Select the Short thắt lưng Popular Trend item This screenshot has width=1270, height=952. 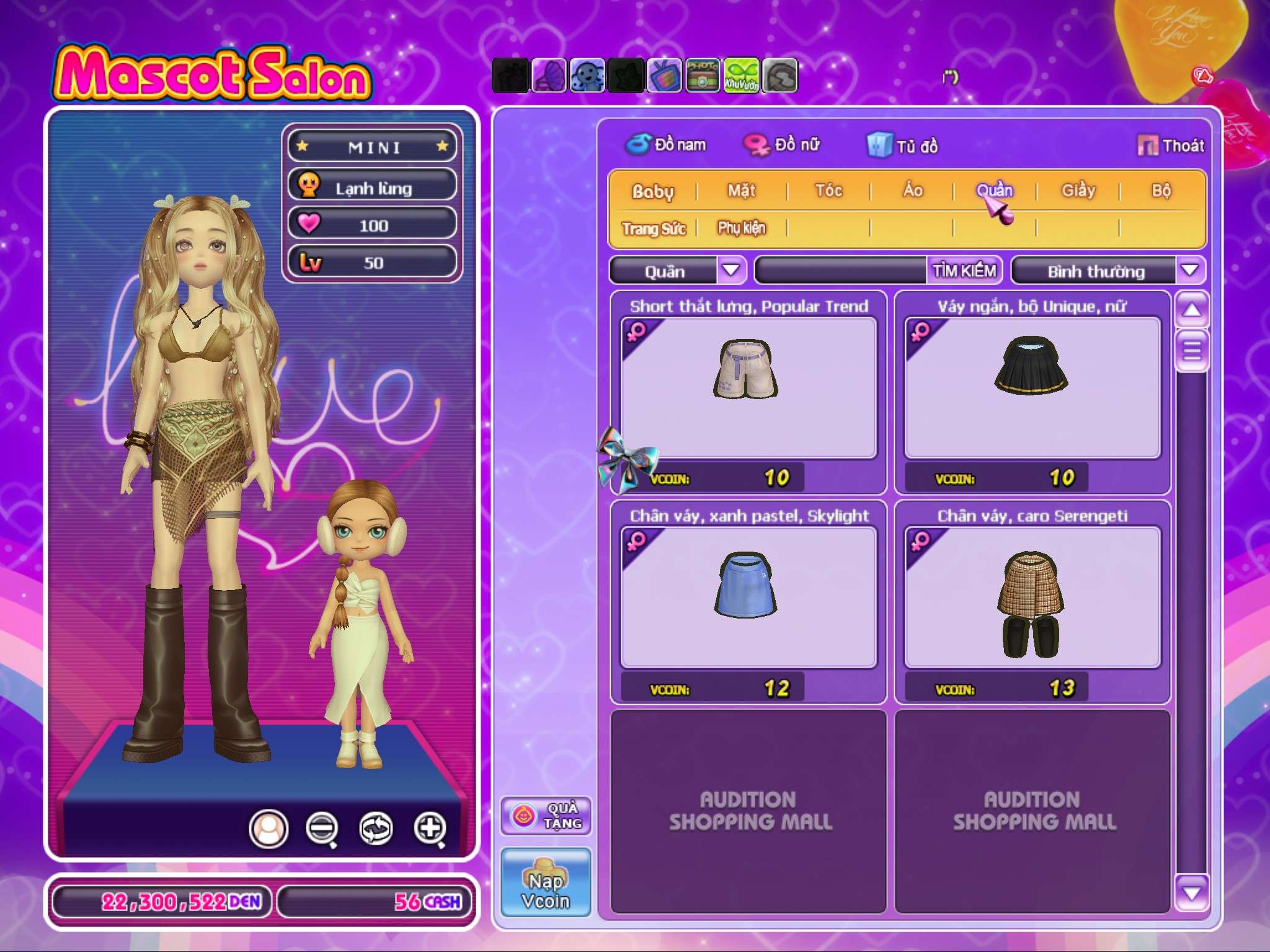pyautogui.click(x=748, y=387)
